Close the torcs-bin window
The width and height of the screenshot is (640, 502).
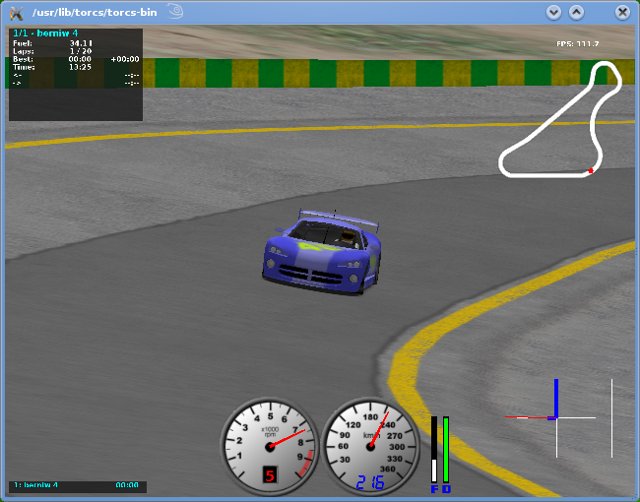[x=622, y=12]
